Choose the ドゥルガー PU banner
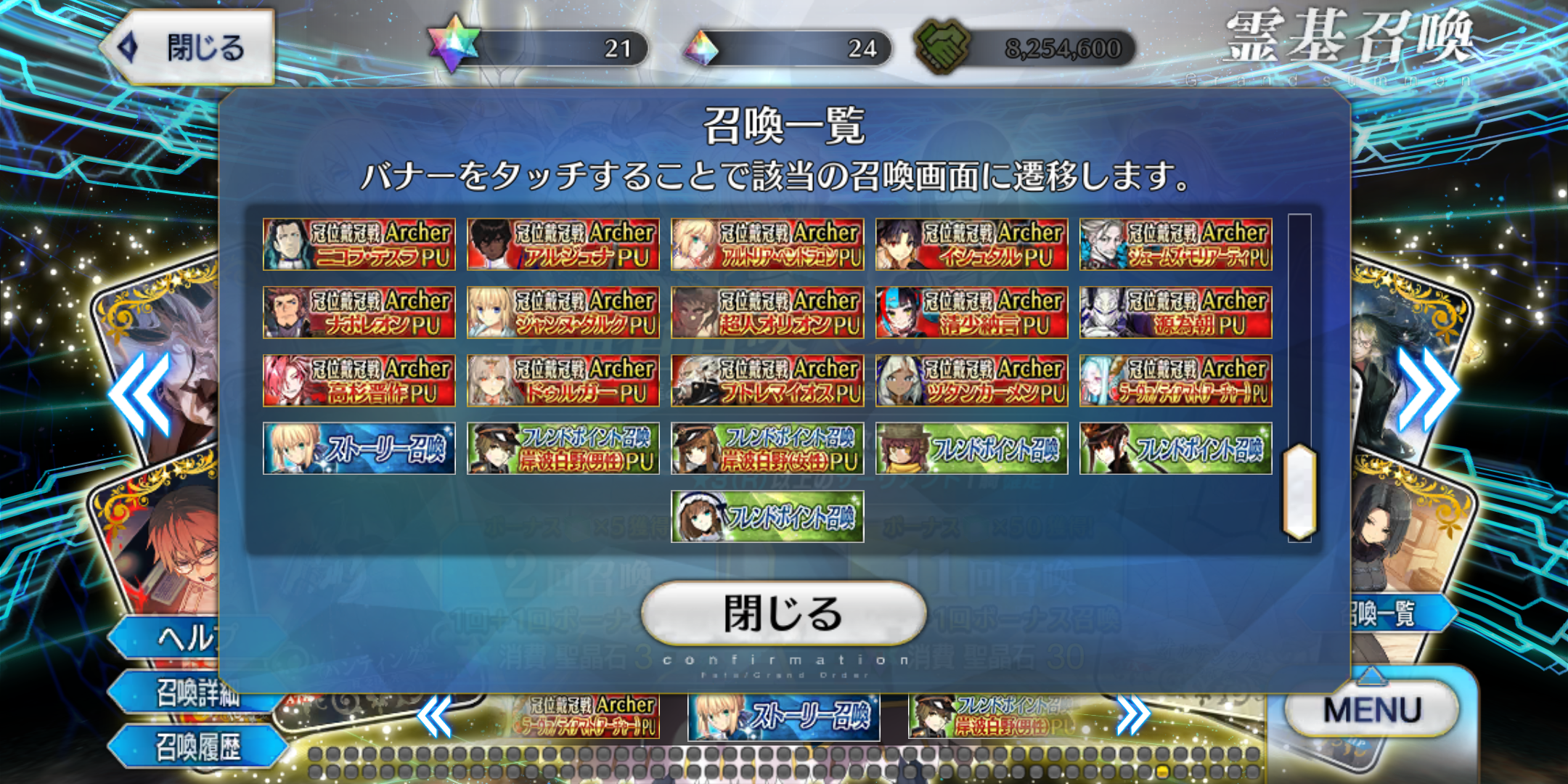 point(563,380)
